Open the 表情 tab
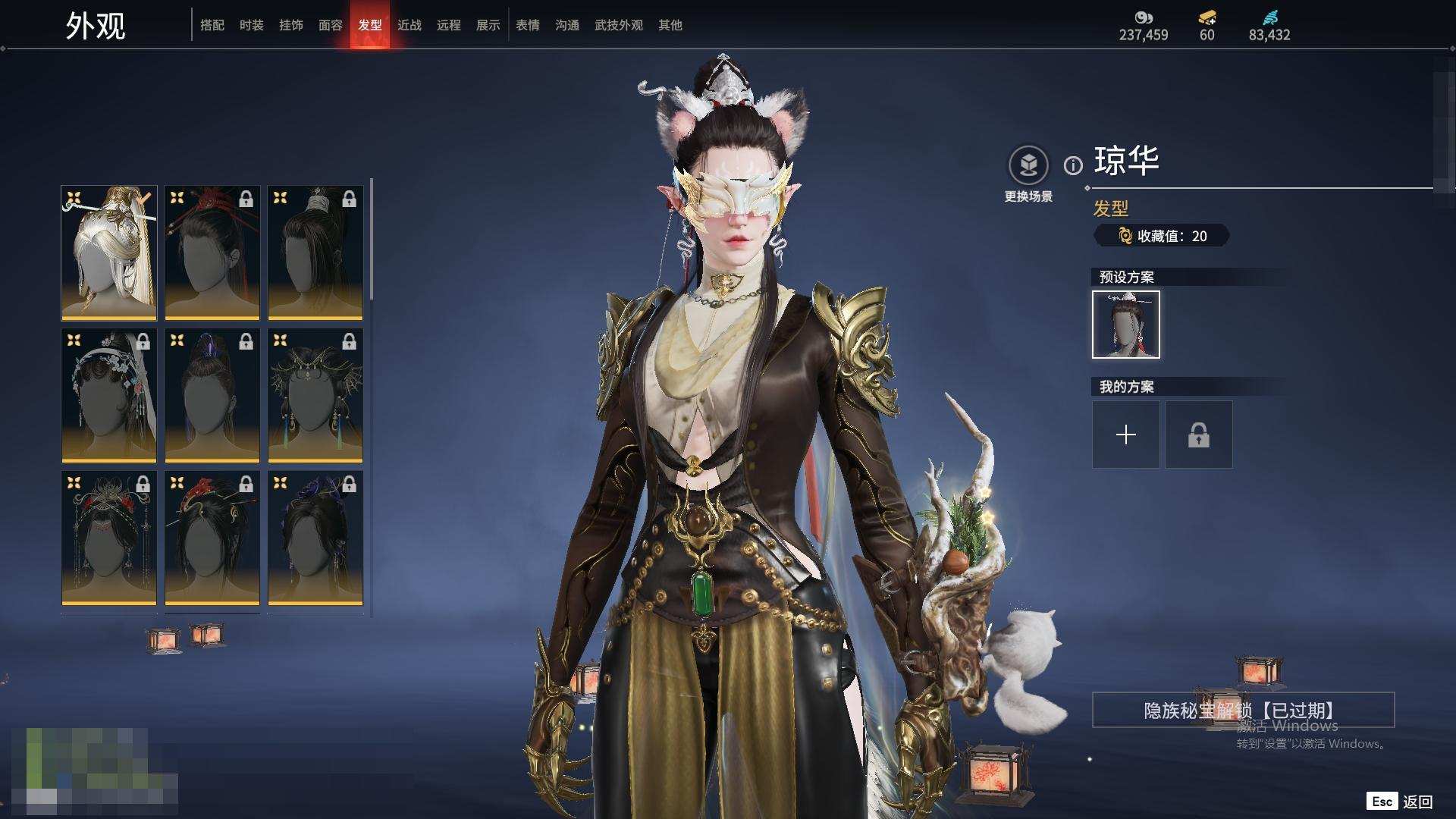 point(528,25)
